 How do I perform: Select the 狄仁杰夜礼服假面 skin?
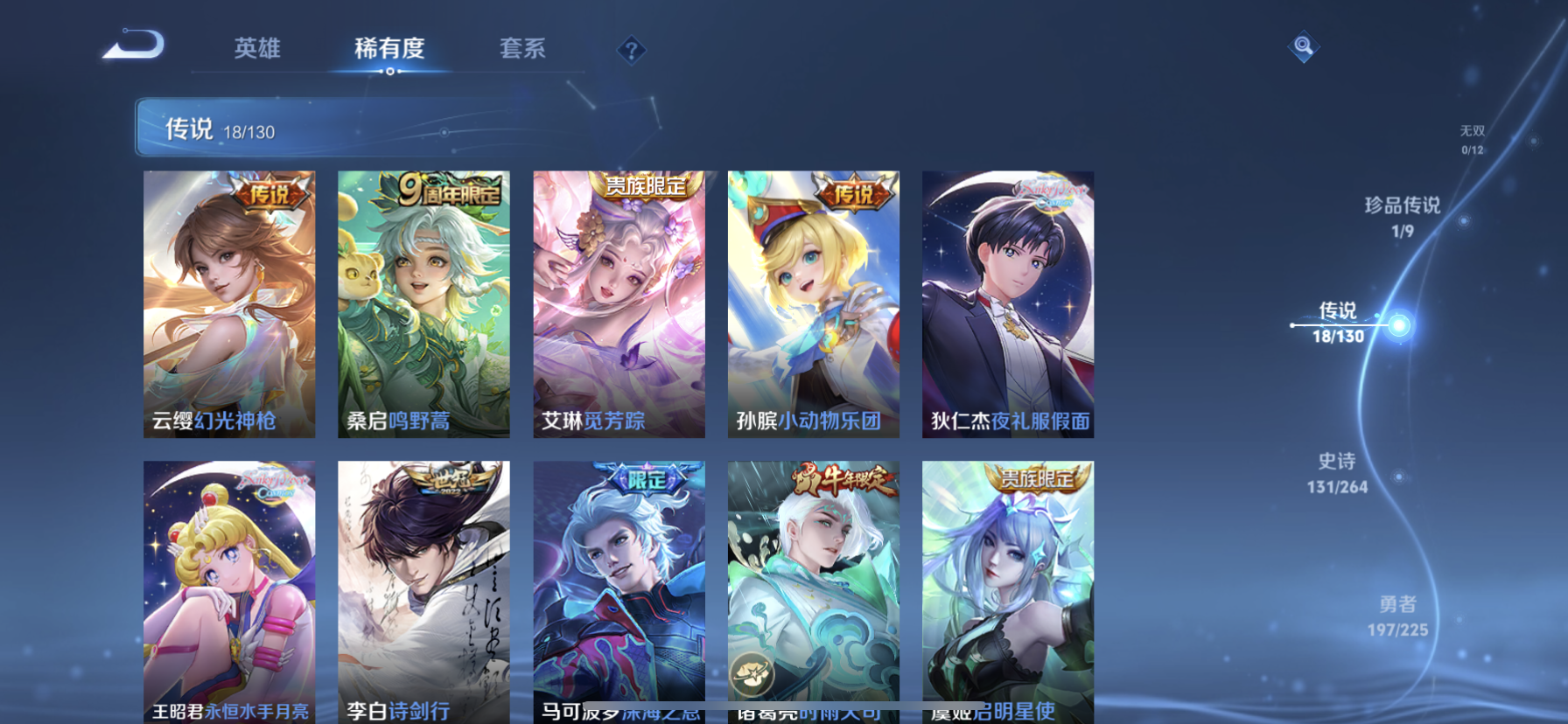pyautogui.click(x=1007, y=302)
